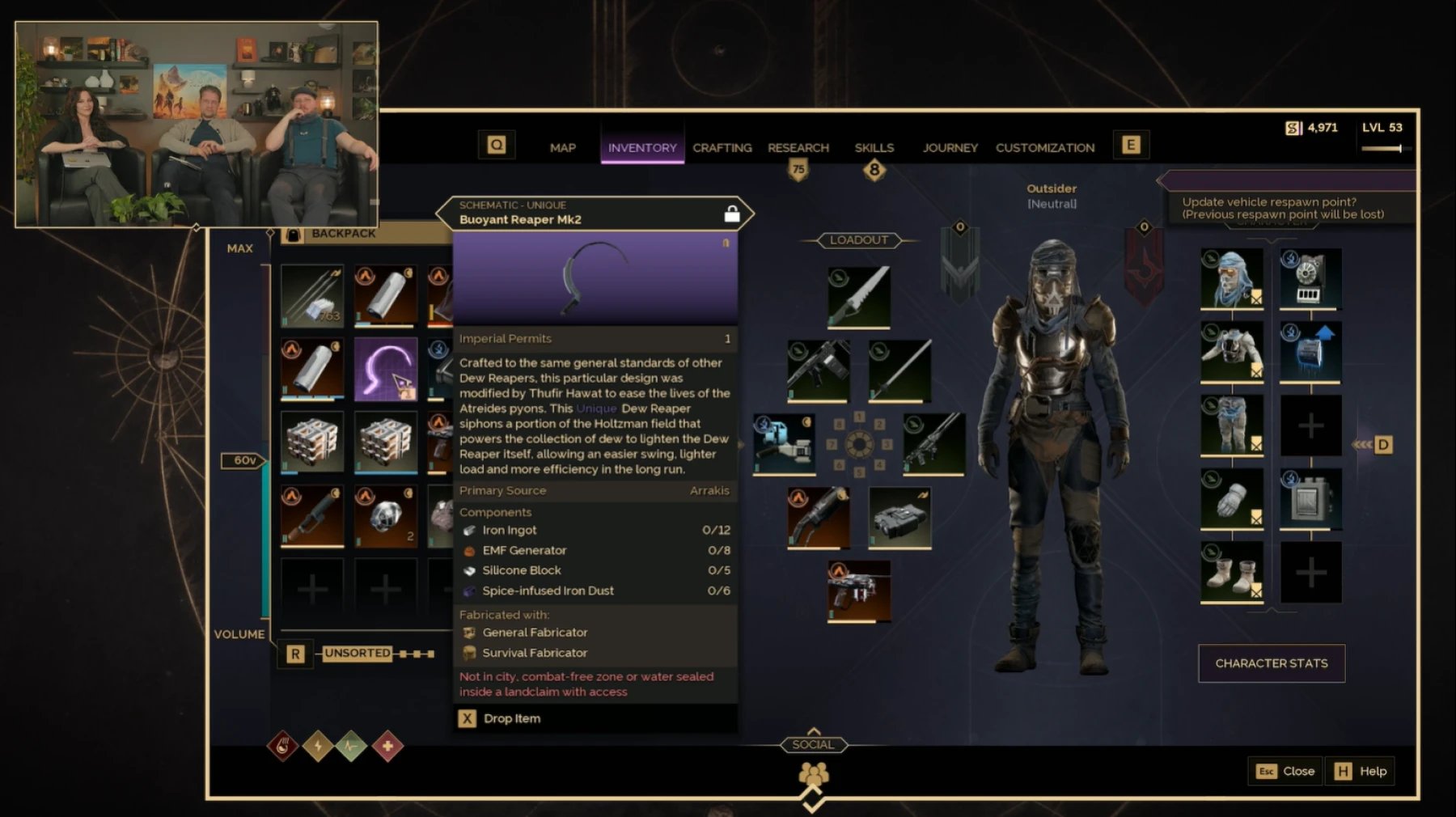Sort backpack using the Unsorted button

click(x=358, y=654)
